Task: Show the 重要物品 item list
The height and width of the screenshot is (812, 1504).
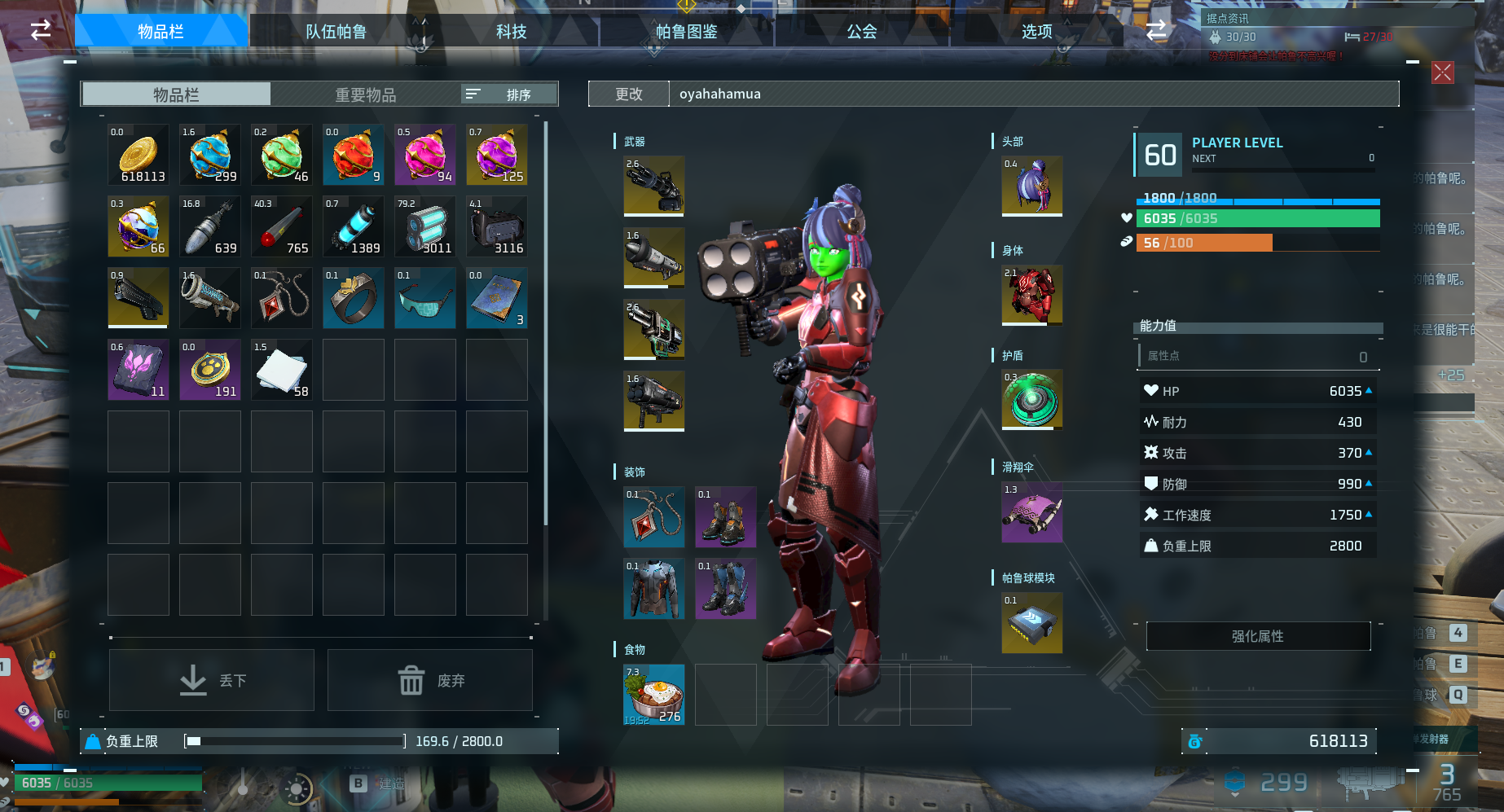Action: tap(365, 94)
